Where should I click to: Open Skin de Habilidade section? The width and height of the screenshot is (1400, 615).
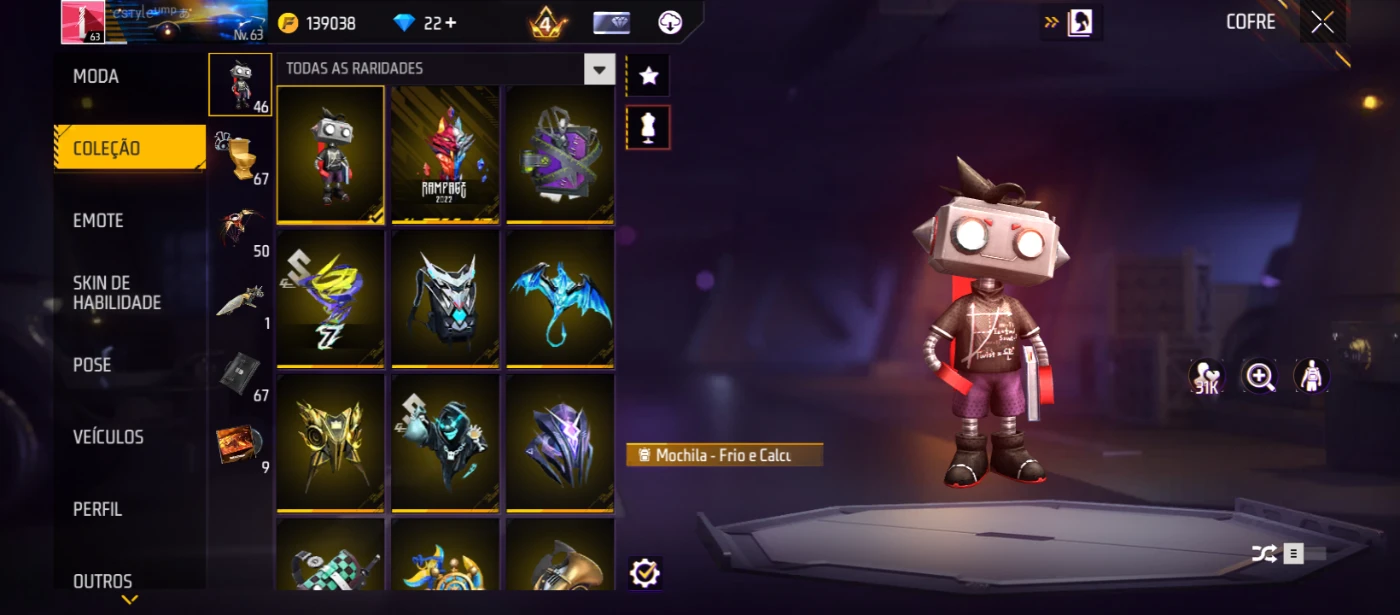[117, 293]
